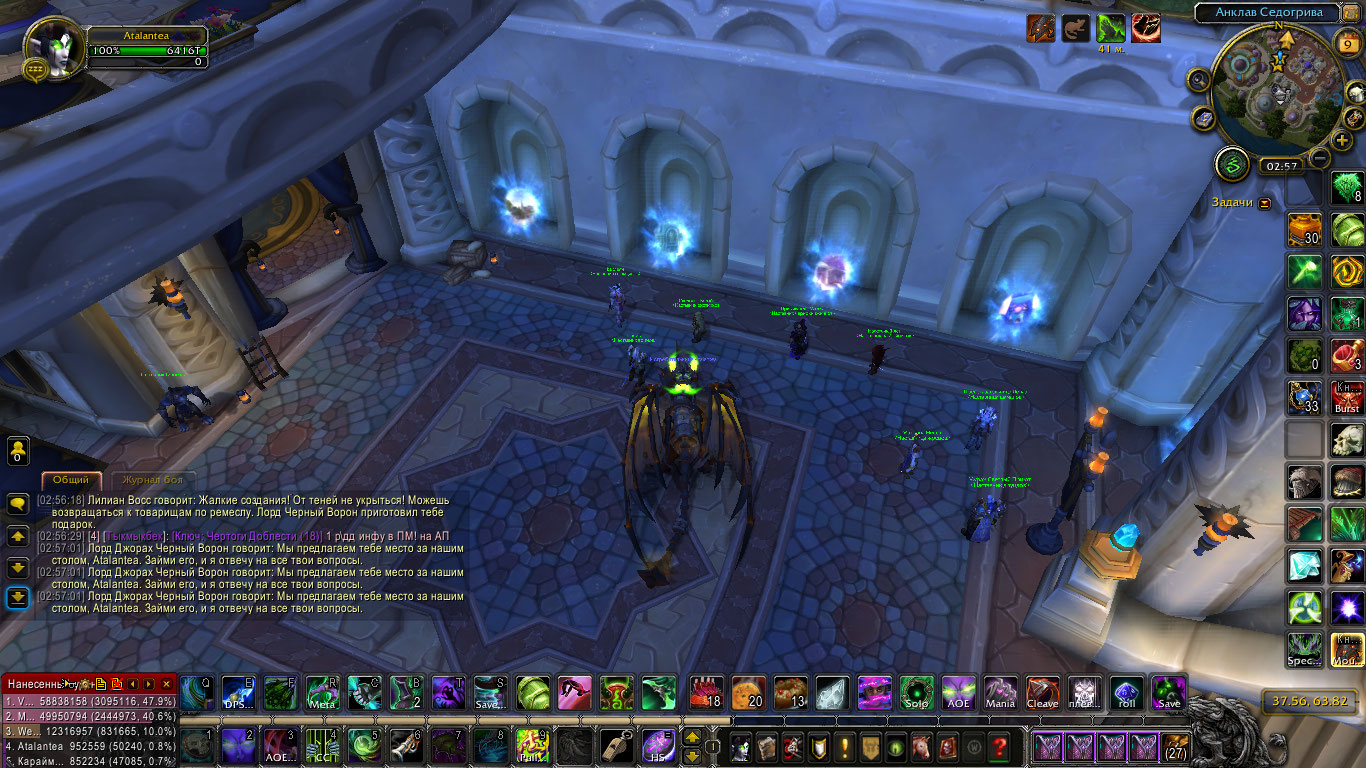Close the damage meter window
The image size is (1366, 768).
pyautogui.click(x=167, y=684)
